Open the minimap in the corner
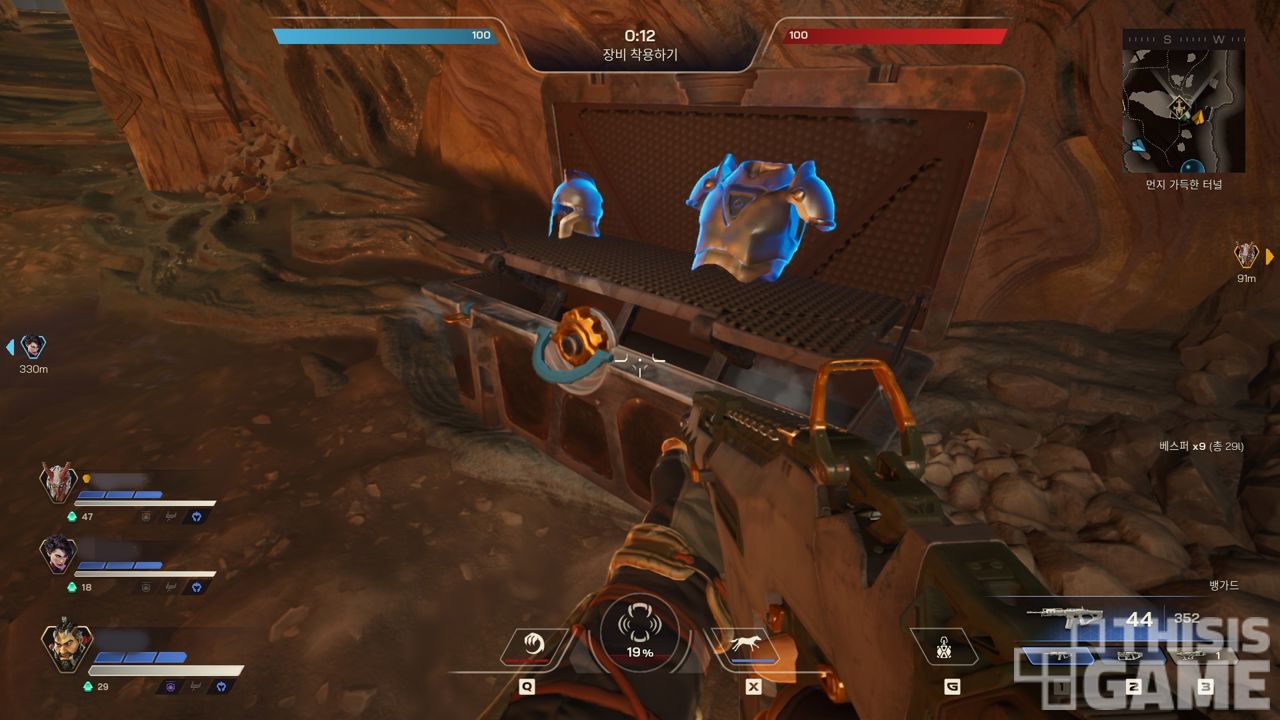The width and height of the screenshot is (1280, 720). [1185, 100]
